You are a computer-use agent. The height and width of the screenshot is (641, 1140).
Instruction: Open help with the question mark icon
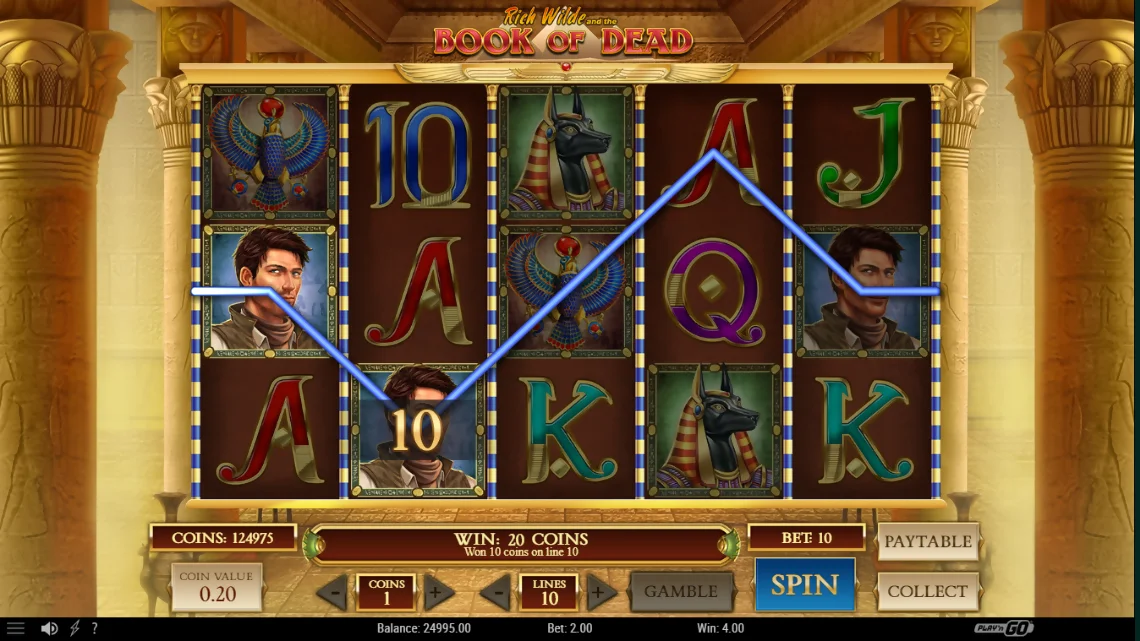[95, 629]
